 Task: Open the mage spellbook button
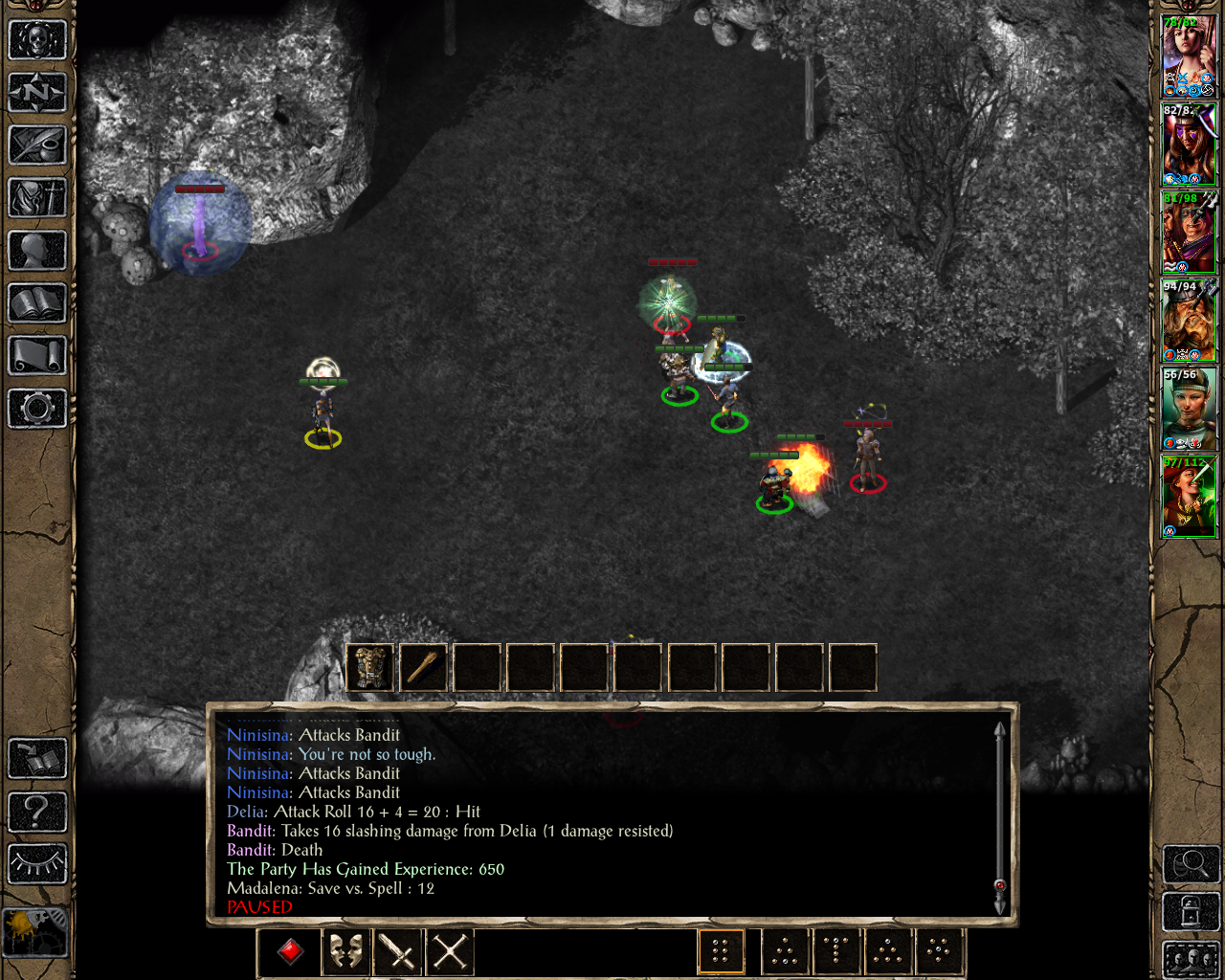pyautogui.click(x=37, y=304)
